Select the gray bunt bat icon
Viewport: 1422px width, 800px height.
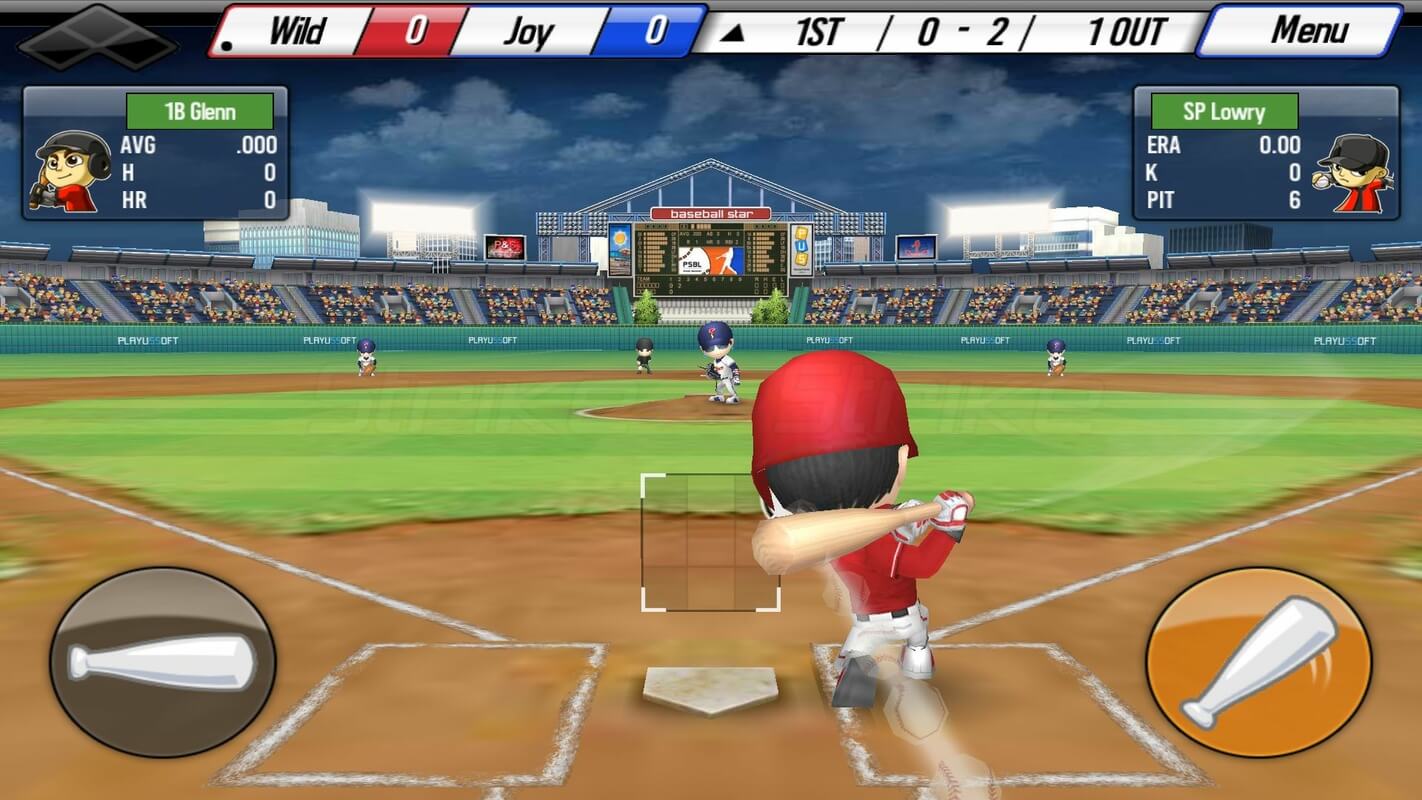point(160,662)
